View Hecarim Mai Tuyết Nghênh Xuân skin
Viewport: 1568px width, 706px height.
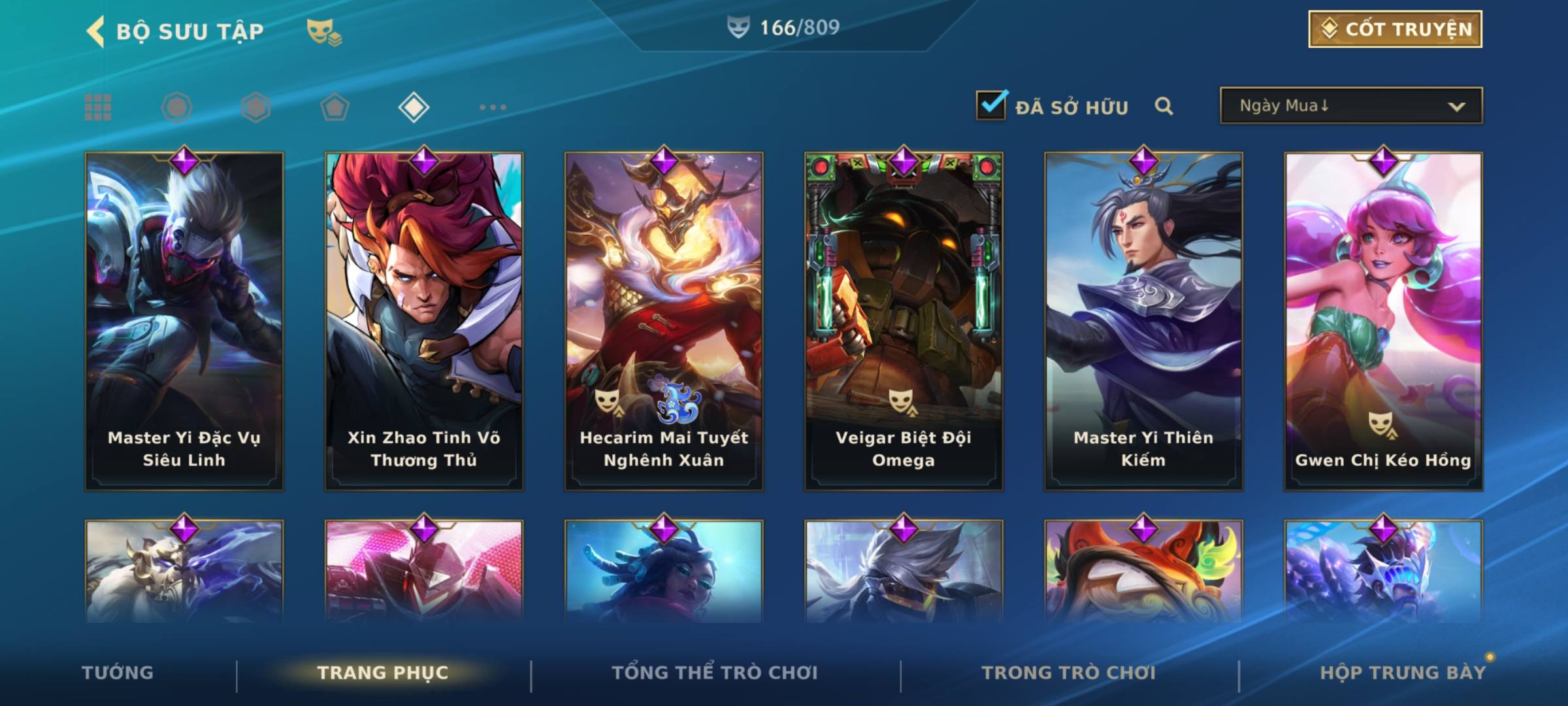tap(664, 320)
